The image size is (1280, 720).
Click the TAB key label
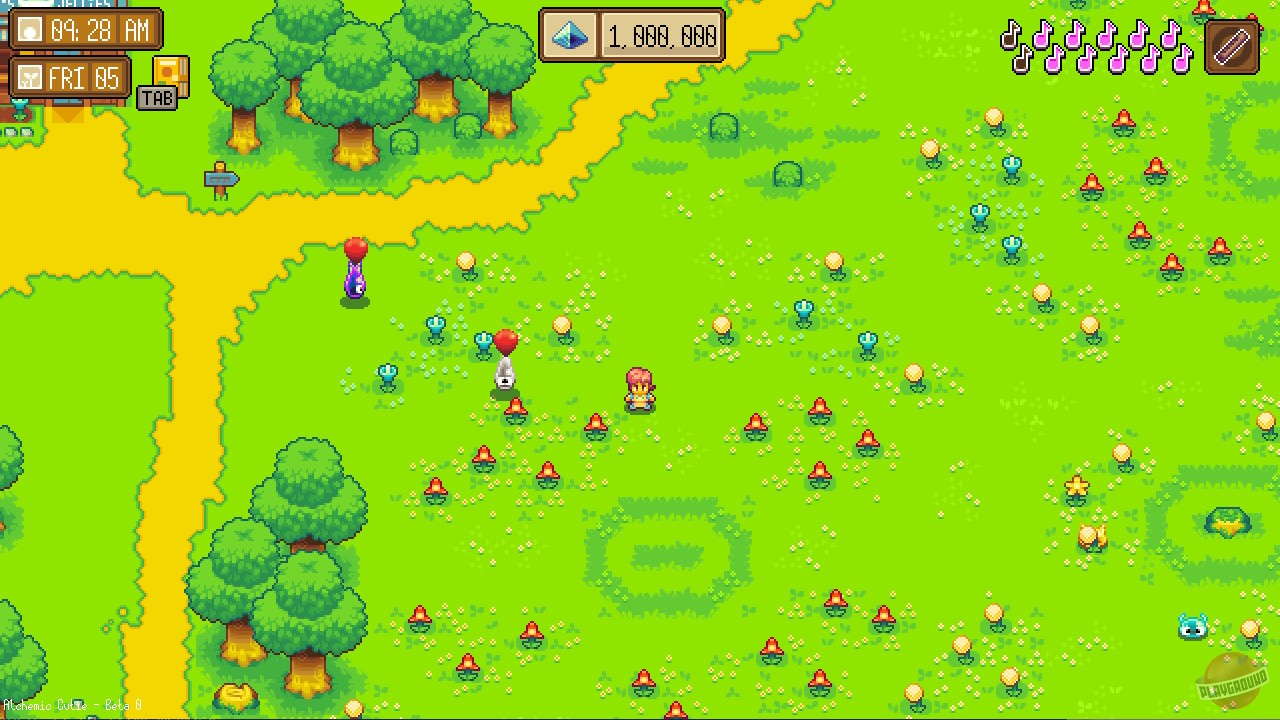click(157, 98)
